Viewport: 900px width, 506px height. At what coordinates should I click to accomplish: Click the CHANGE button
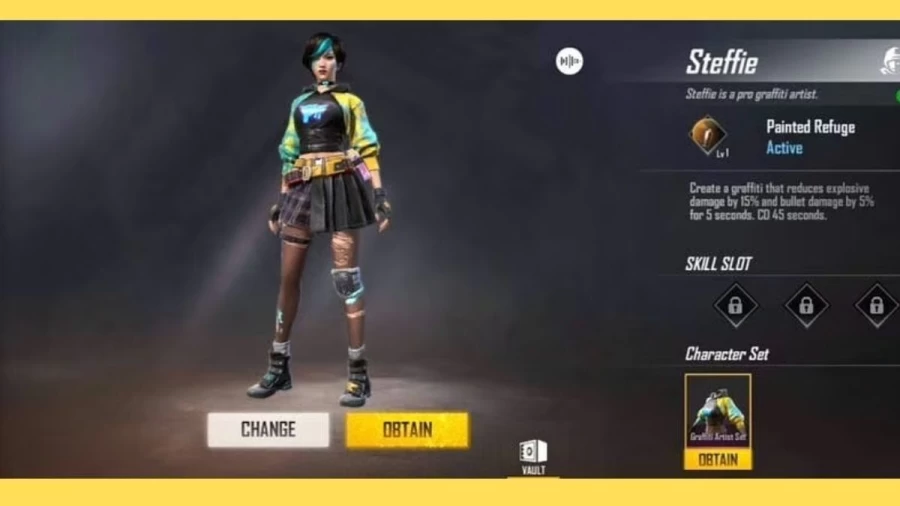tap(268, 430)
